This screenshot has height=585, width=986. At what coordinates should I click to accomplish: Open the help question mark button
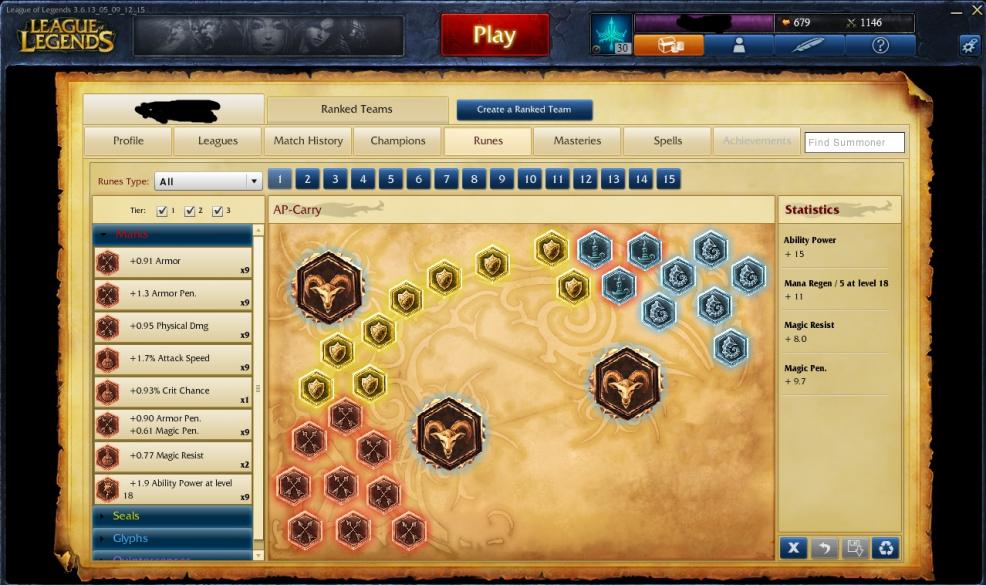coord(880,45)
